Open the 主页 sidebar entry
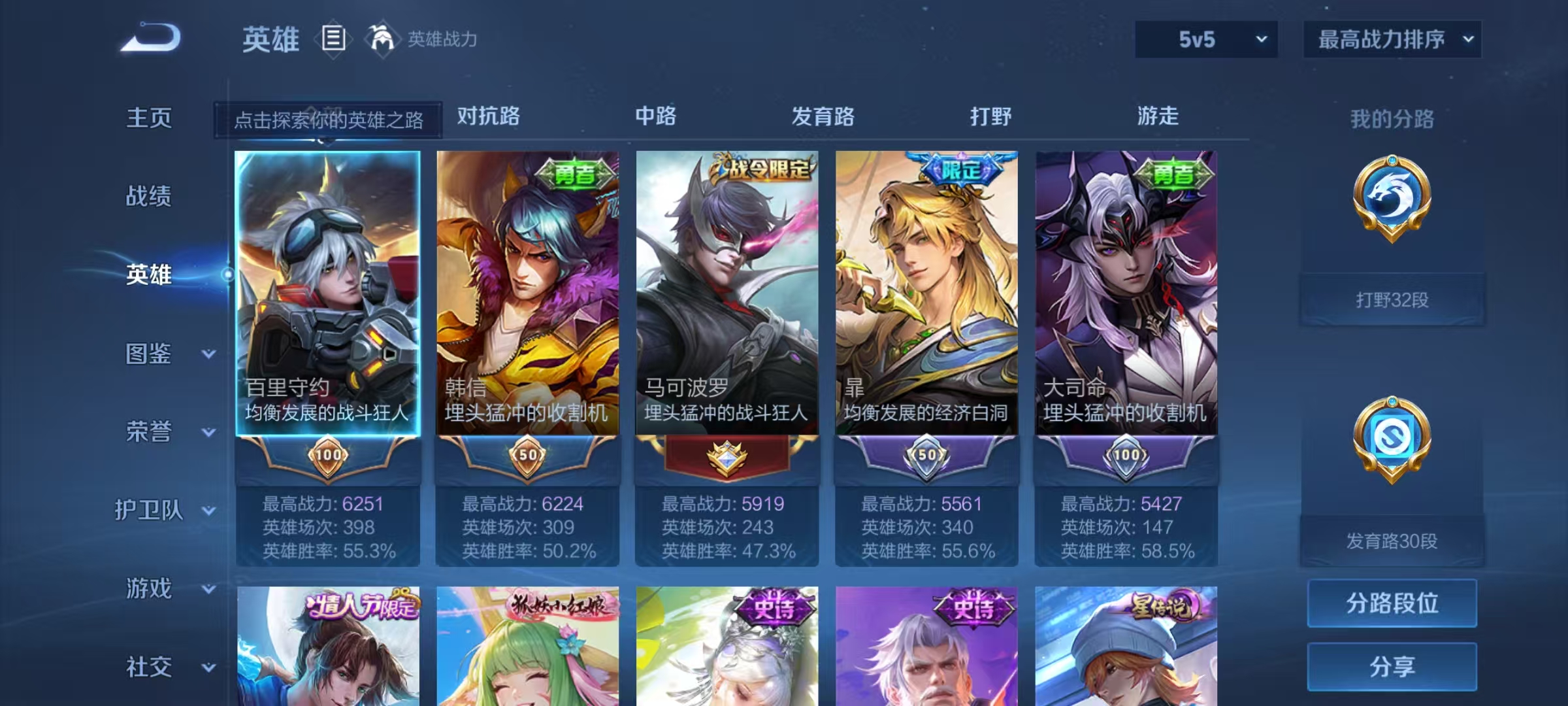 (x=148, y=119)
